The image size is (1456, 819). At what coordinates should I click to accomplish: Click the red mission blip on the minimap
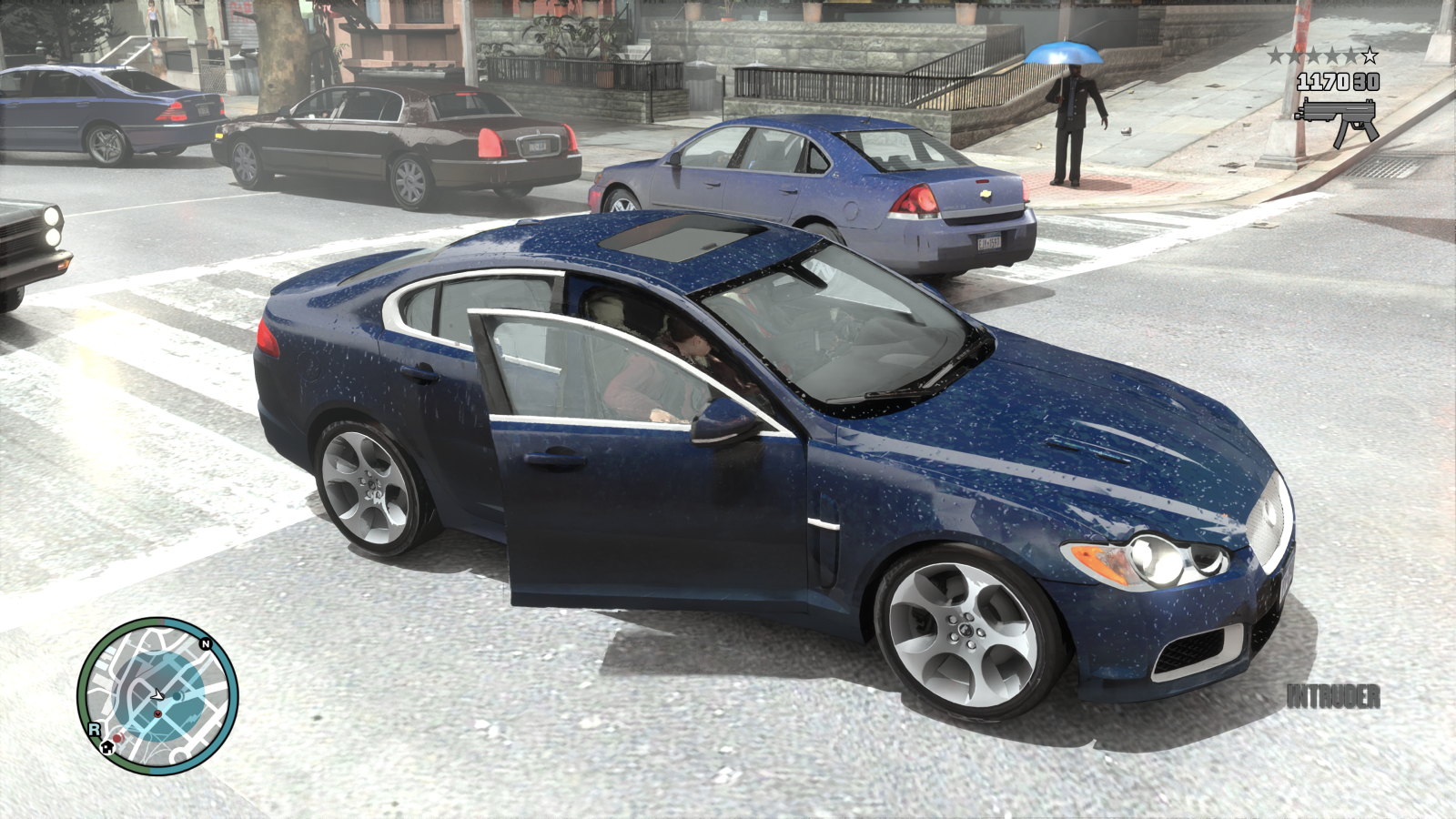117,738
